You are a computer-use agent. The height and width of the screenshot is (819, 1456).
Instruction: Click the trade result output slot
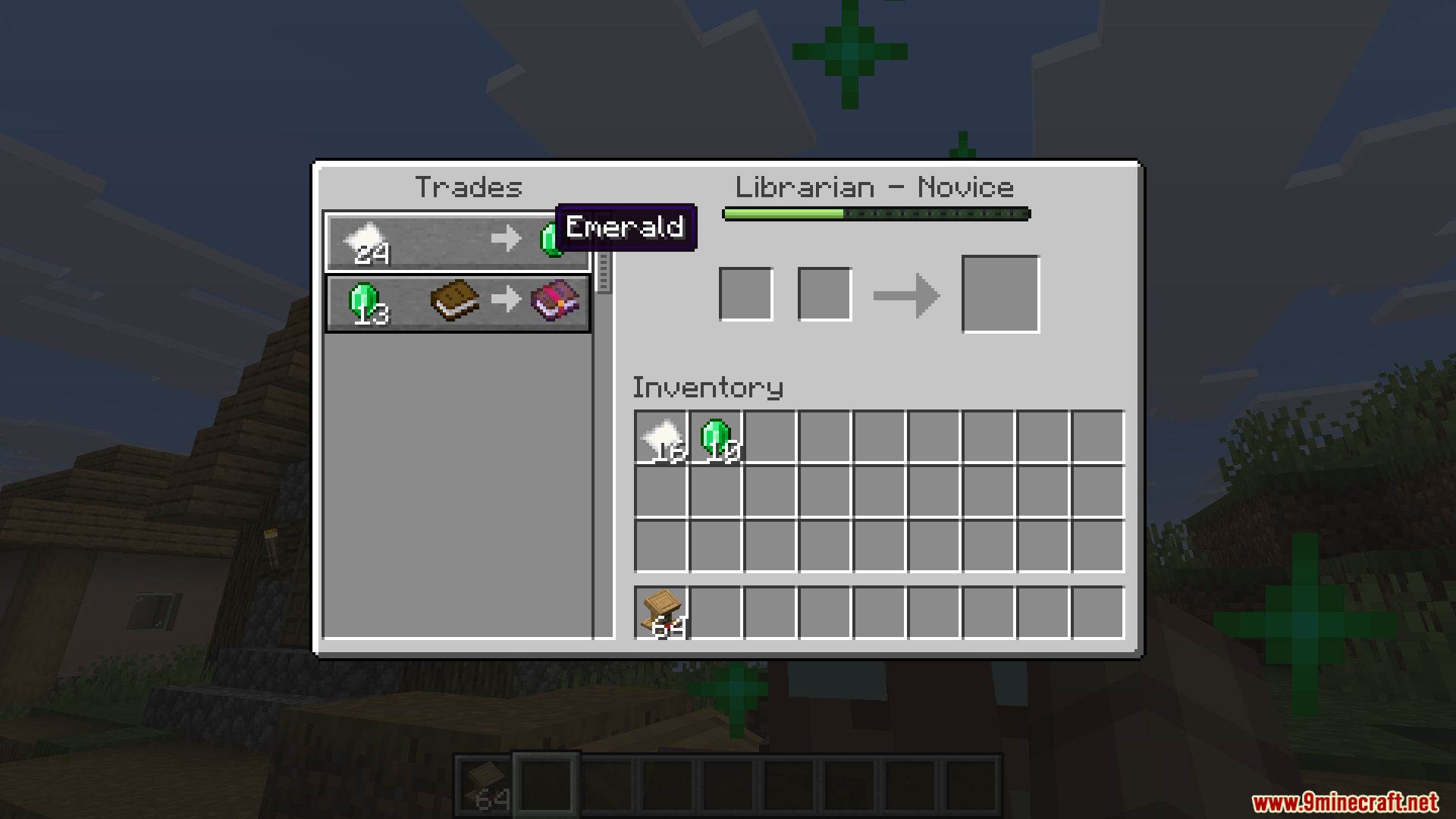pyautogui.click(x=1000, y=294)
